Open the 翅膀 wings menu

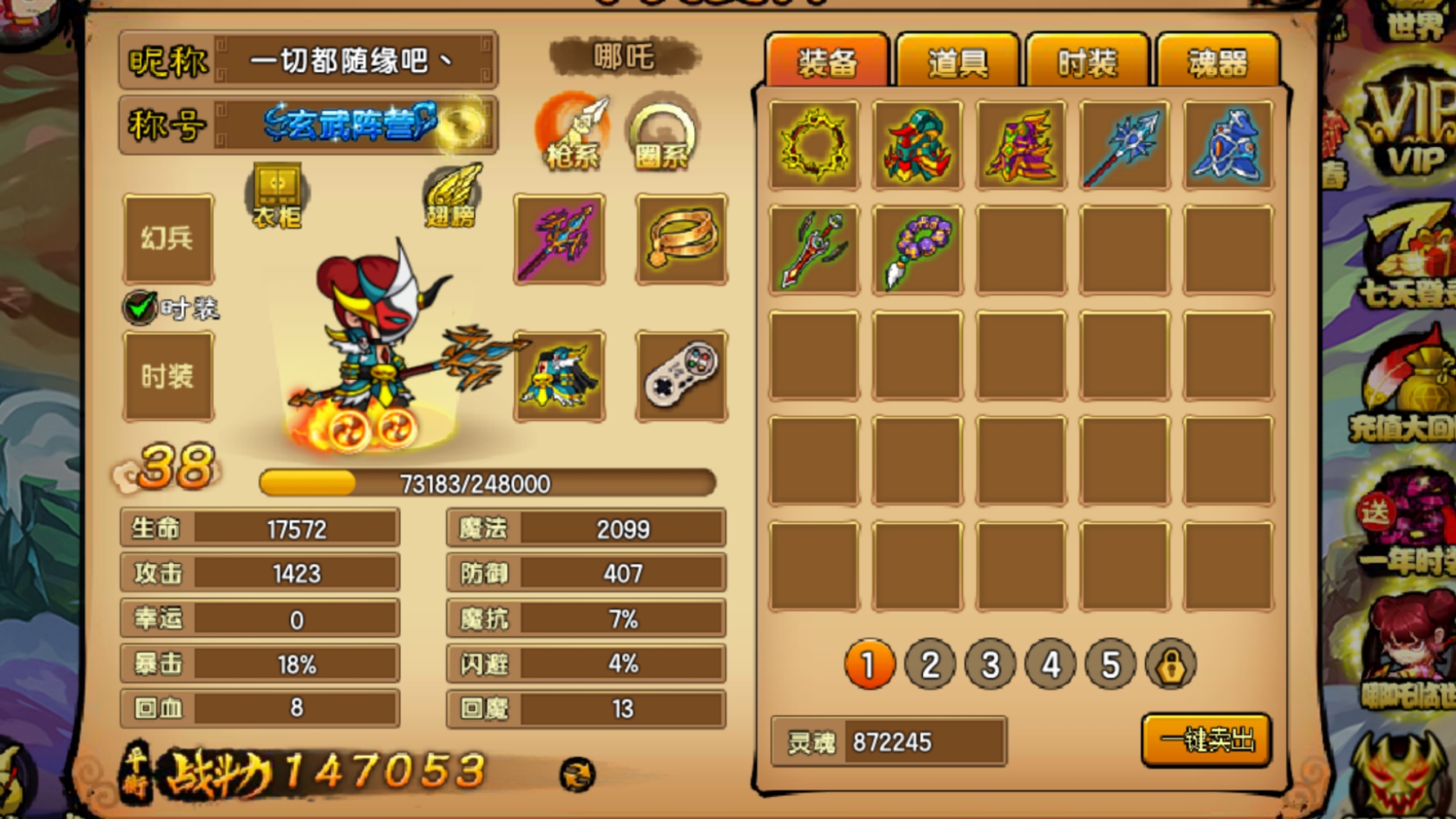click(x=453, y=195)
